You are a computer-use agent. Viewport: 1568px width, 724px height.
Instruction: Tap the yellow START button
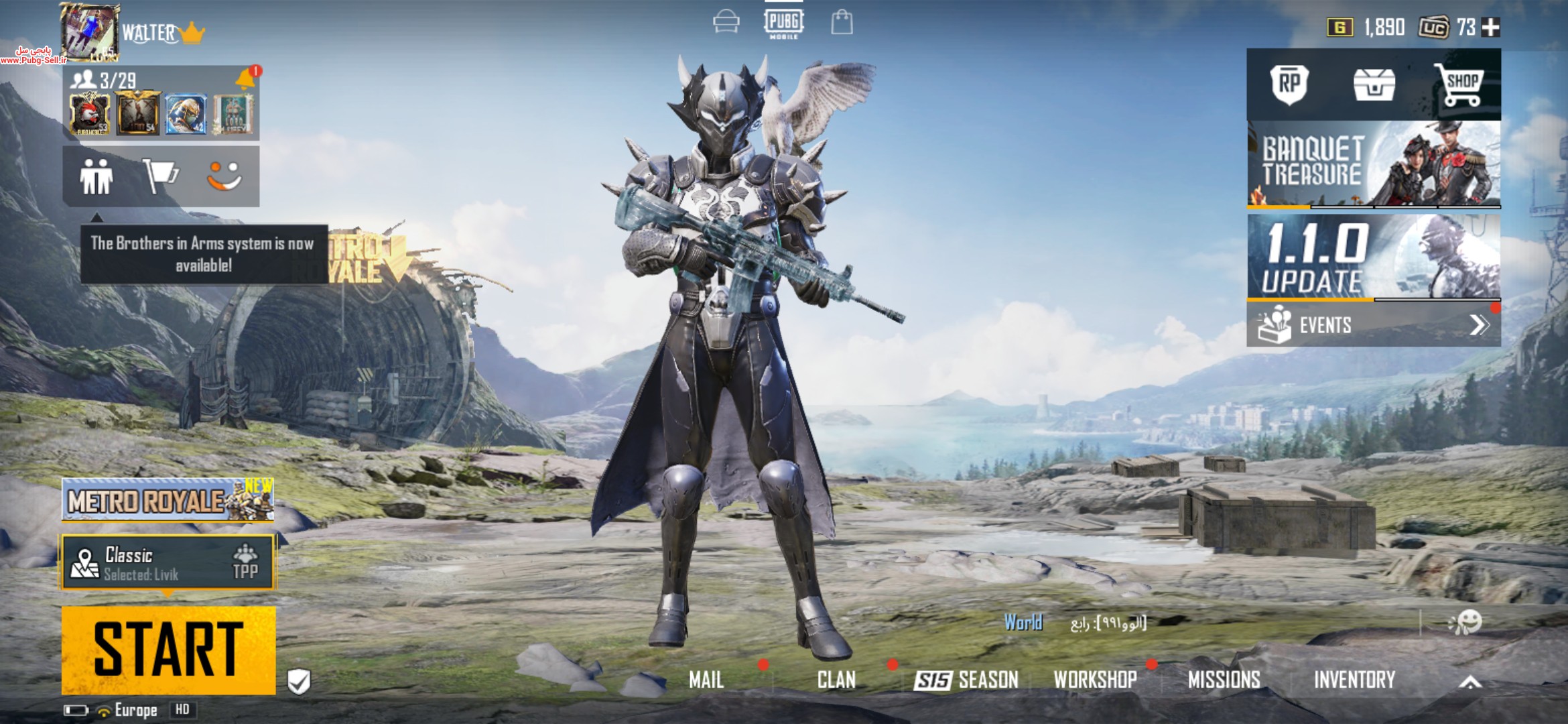(x=168, y=650)
